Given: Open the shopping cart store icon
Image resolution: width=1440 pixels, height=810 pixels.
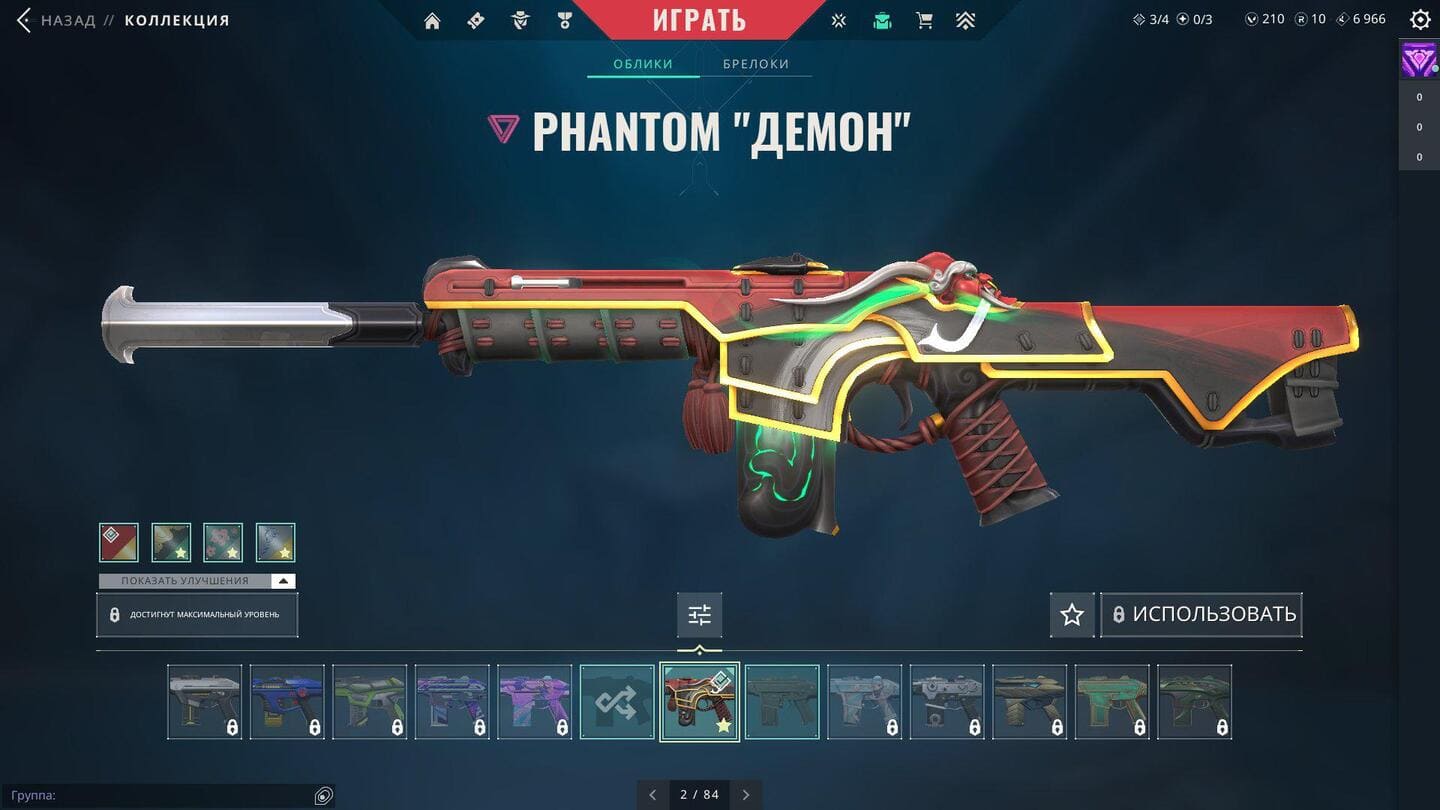Looking at the screenshot, I should 925,21.
